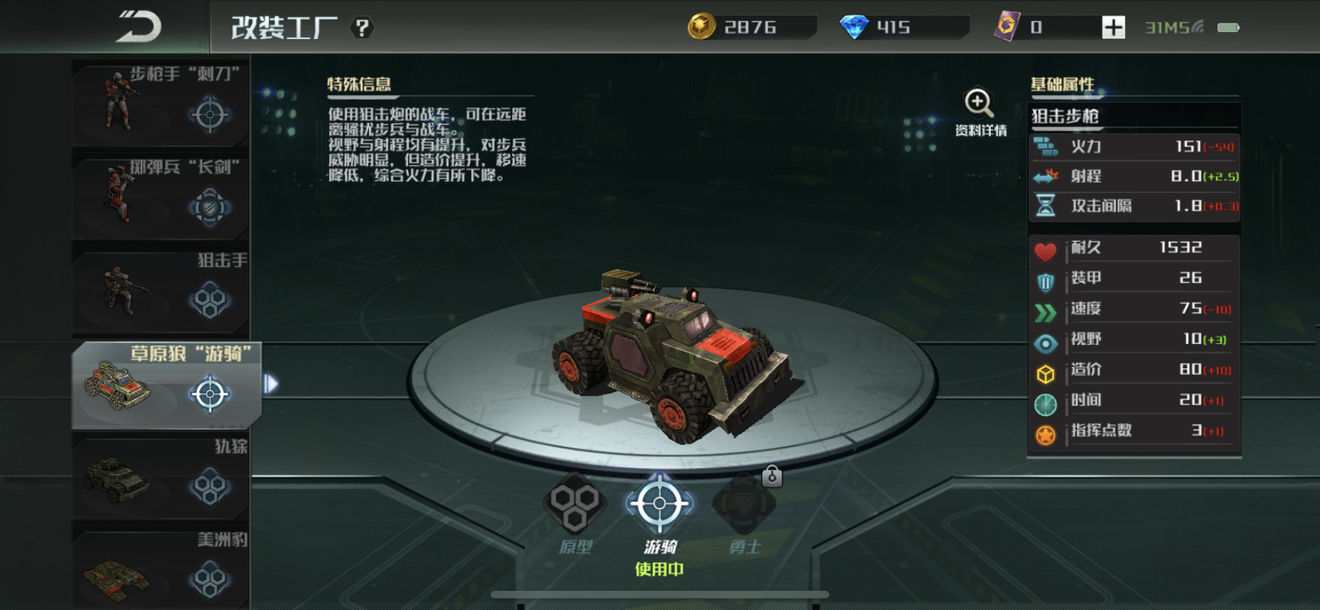Go back using the return arrow
The height and width of the screenshot is (610, 1320).
click(x=138, y=27)
